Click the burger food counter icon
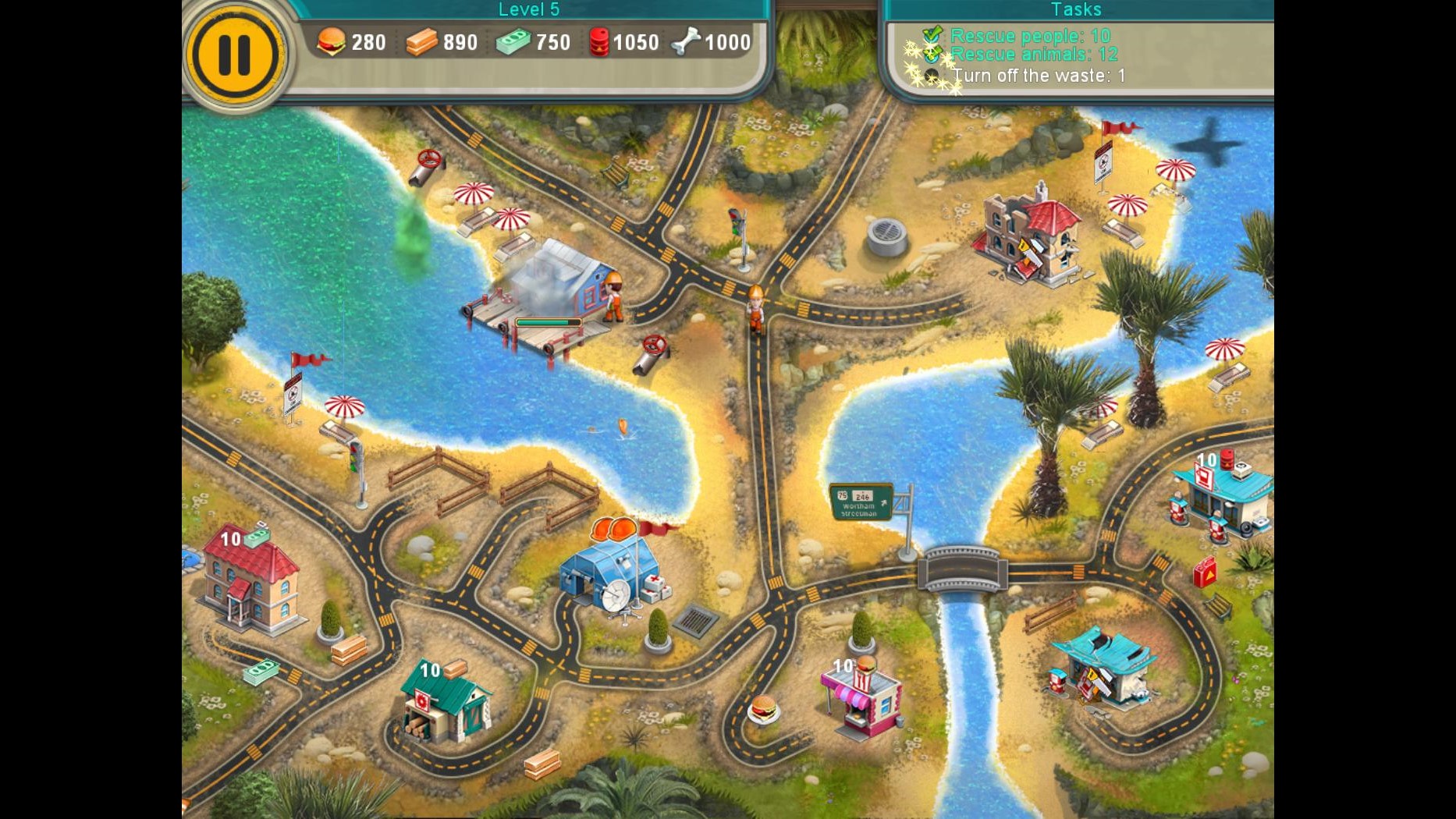 click(332, 41)
